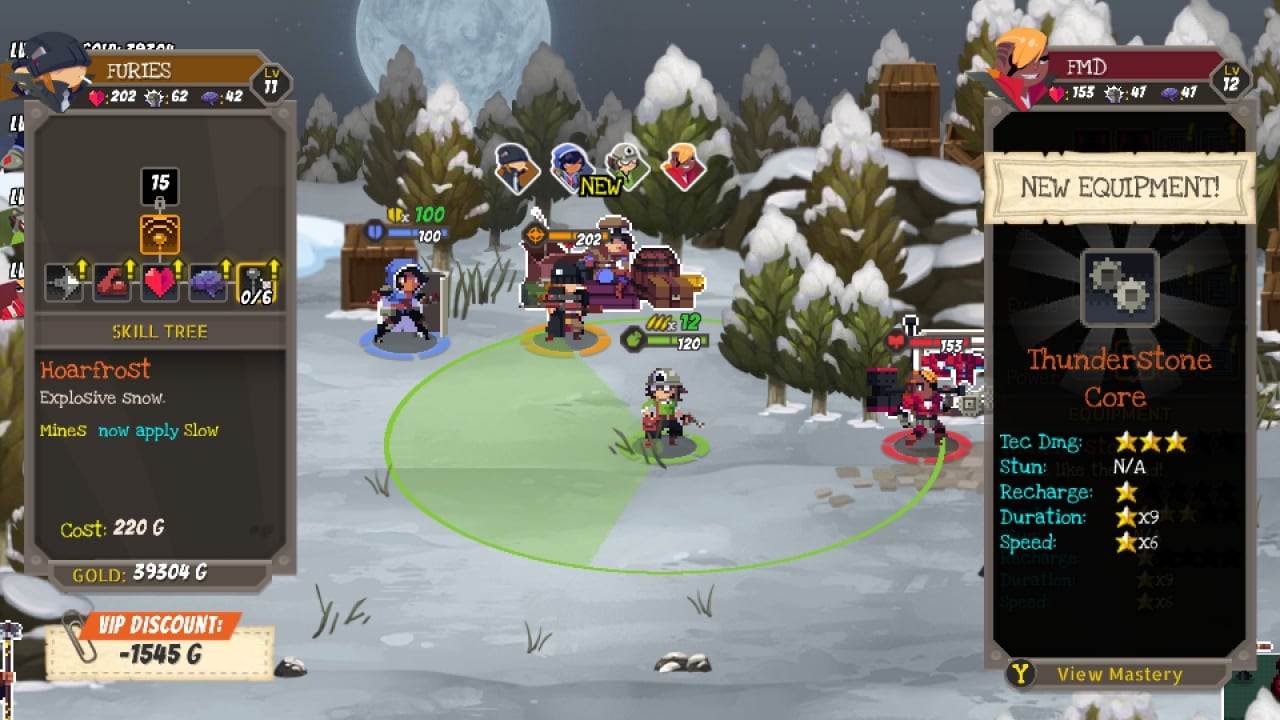
Task: Click the Thunderstone Core gears icon
Action: coord(1119,289)
